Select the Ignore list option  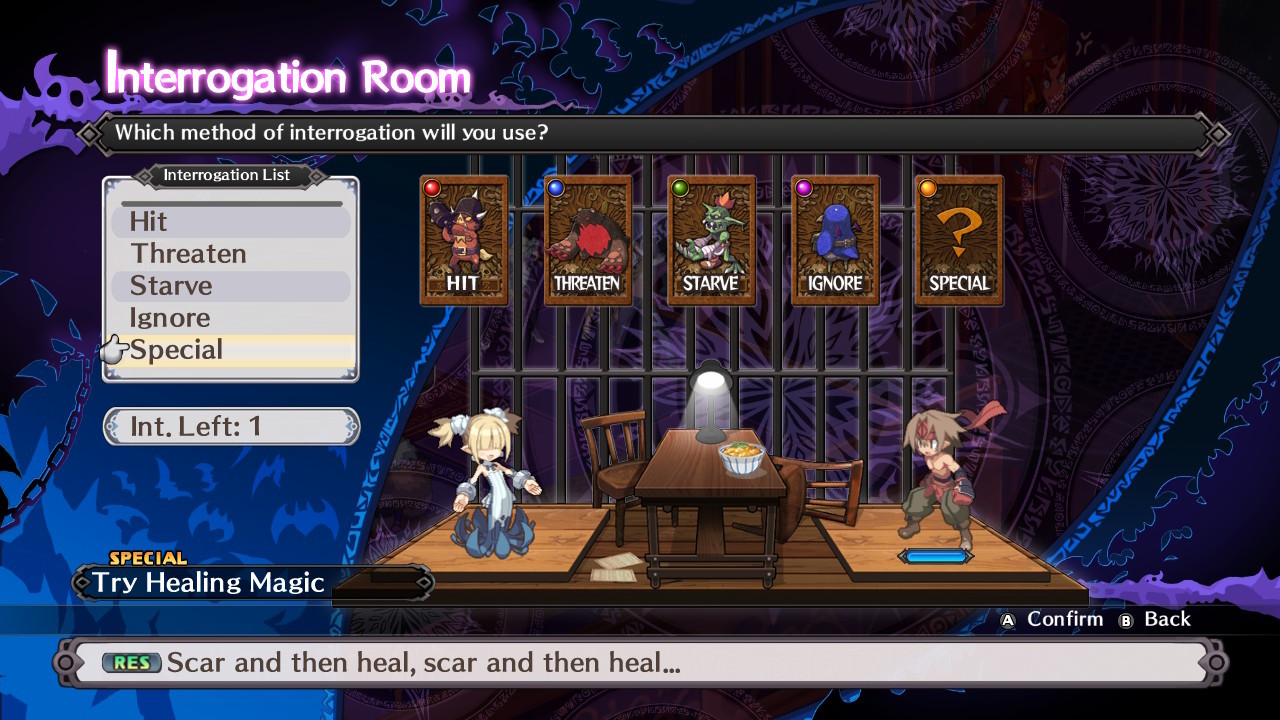(x=230, y=318)
